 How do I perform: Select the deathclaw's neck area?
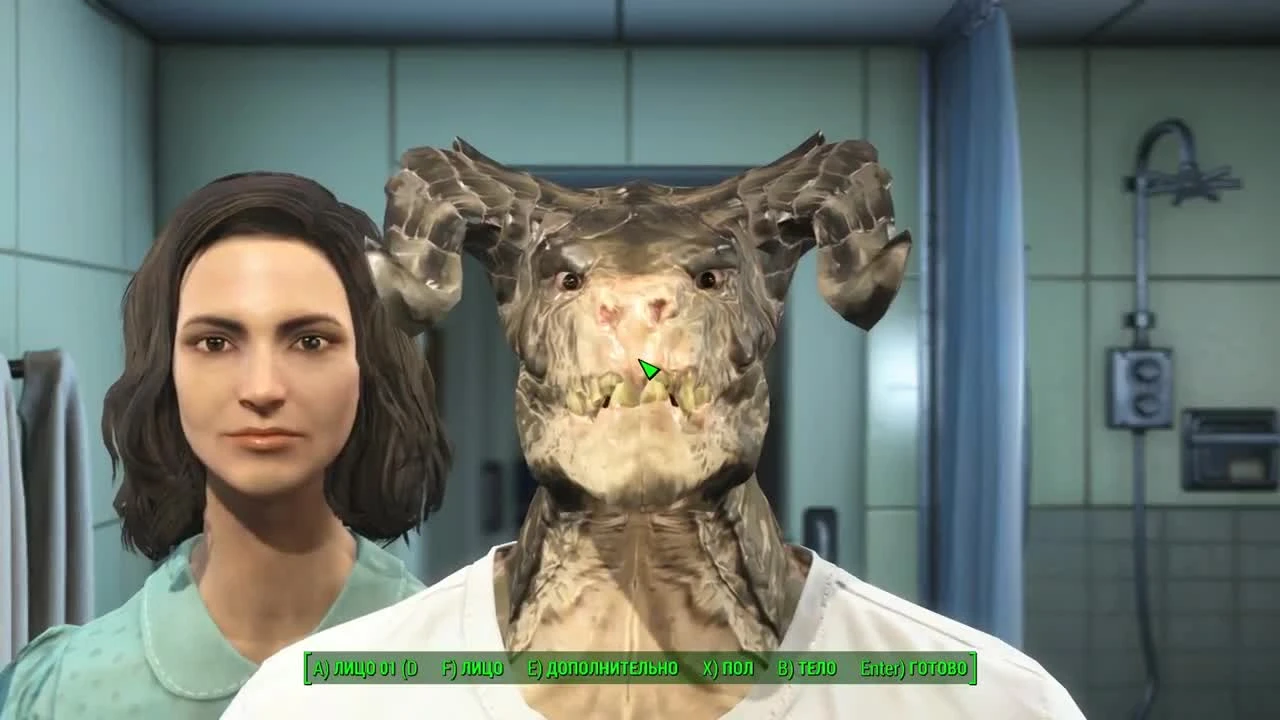pyautogui.click(x=640, y=540)
